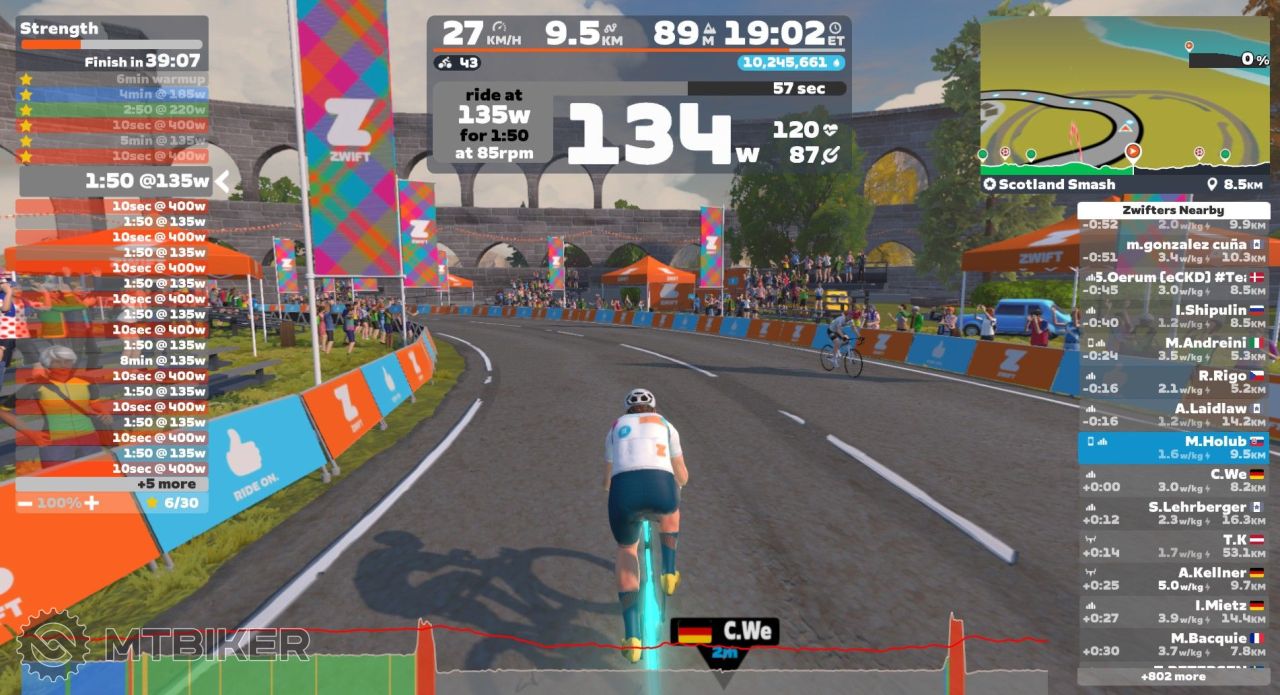This screenshot has height=695, width=1280.
Task: Select m.gonzalez cuña in the rider list
Action: [1173, 250]
